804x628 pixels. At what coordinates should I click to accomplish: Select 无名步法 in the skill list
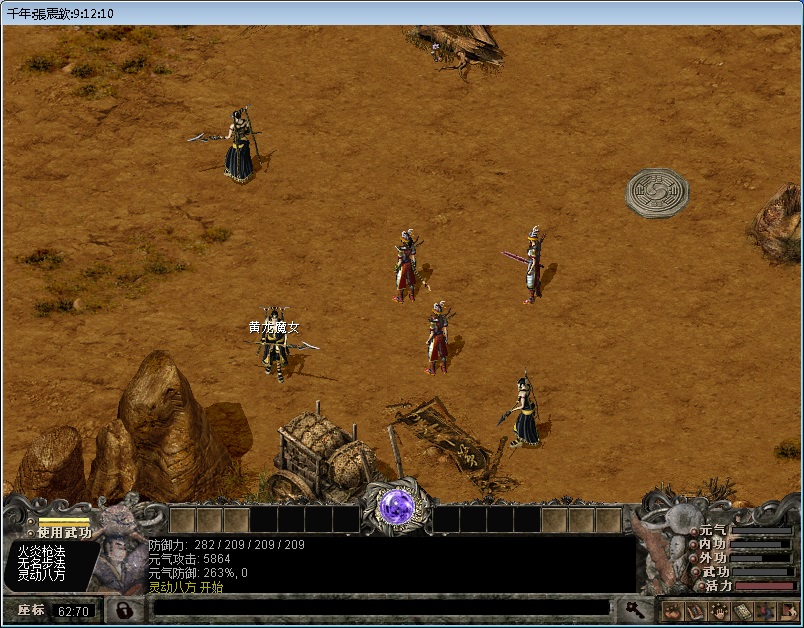(x=41, y=563)
